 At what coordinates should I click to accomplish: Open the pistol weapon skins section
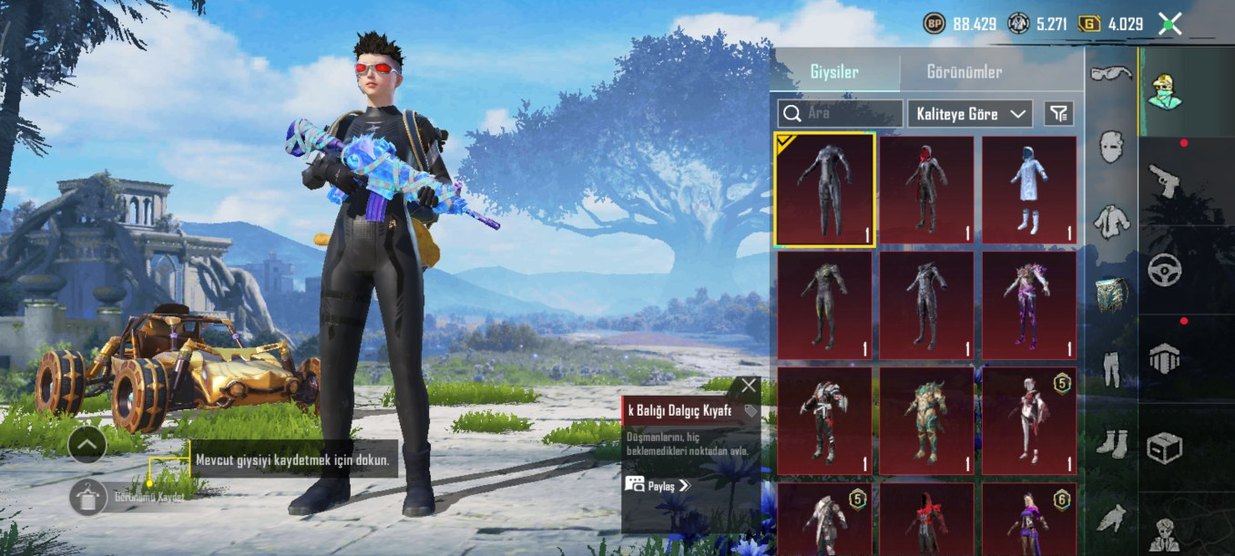[1165, 180]
